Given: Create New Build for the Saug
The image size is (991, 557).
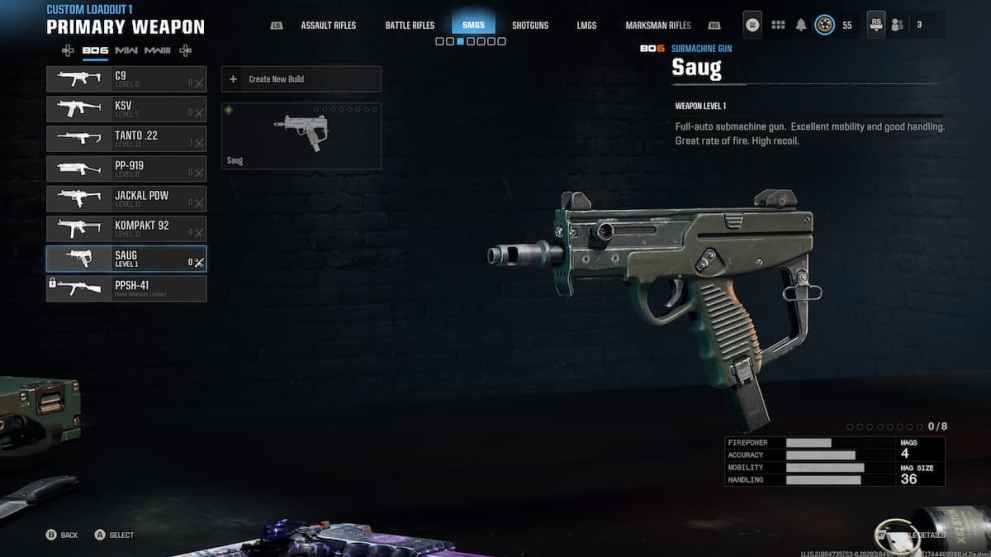Looking at the screenshot, I should pyautogui.click(x=301, y=79).
